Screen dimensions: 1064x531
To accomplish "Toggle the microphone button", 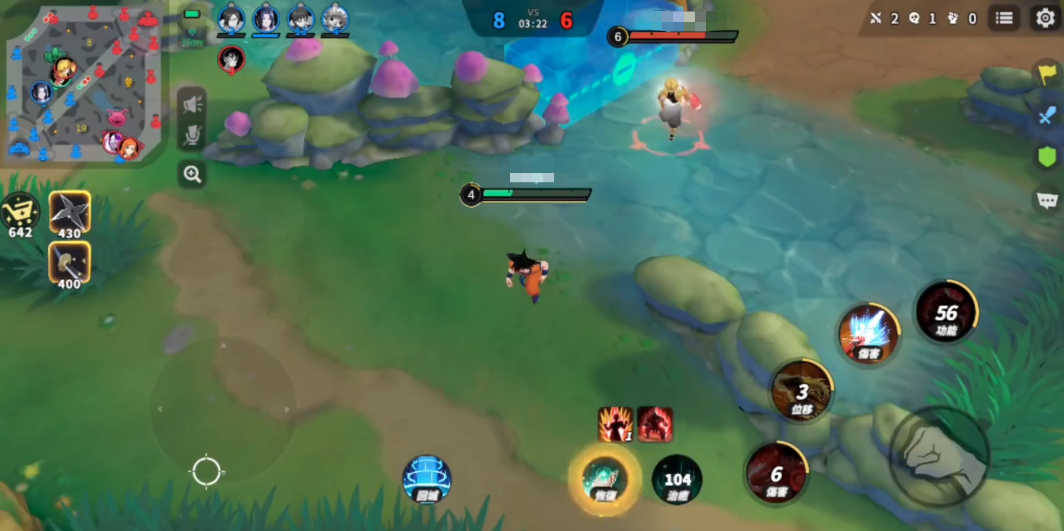I will (x=192, y=137).
